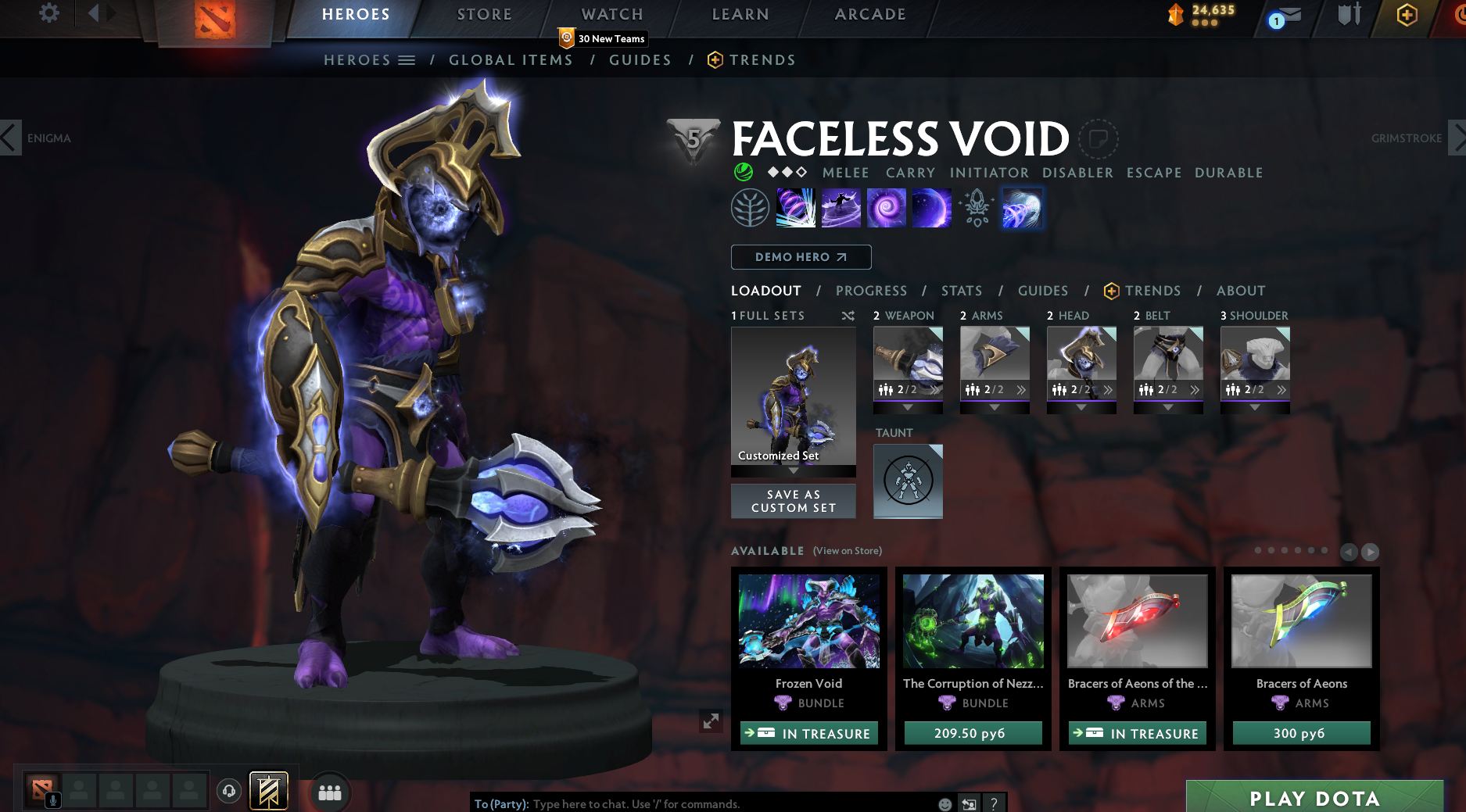
Task: Open the Weapon slot dropdown arrow
Action: 908,406
